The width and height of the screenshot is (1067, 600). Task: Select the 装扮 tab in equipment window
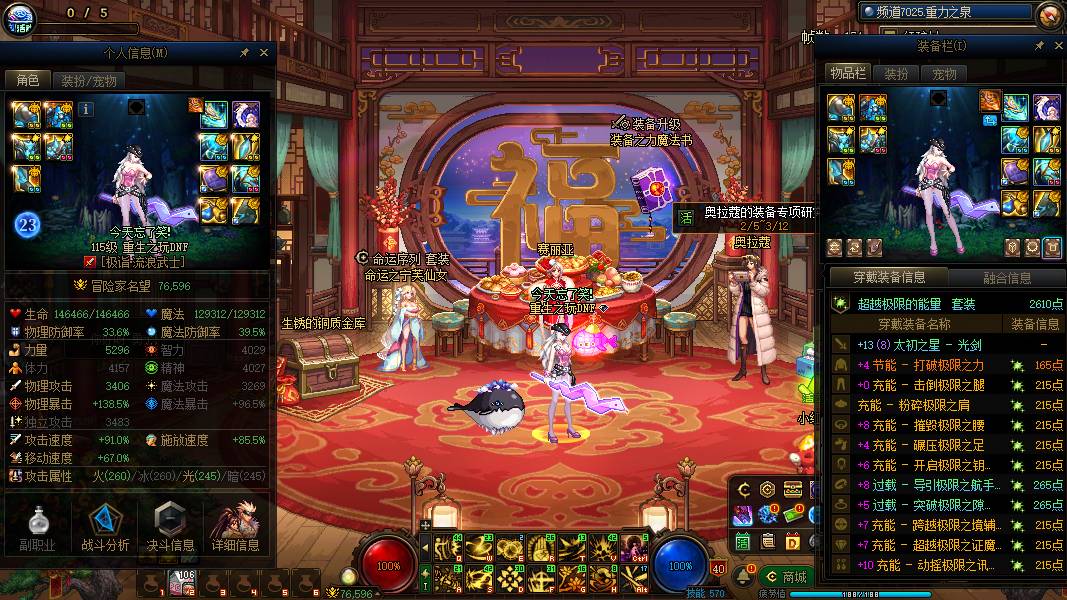click(896, 74)
